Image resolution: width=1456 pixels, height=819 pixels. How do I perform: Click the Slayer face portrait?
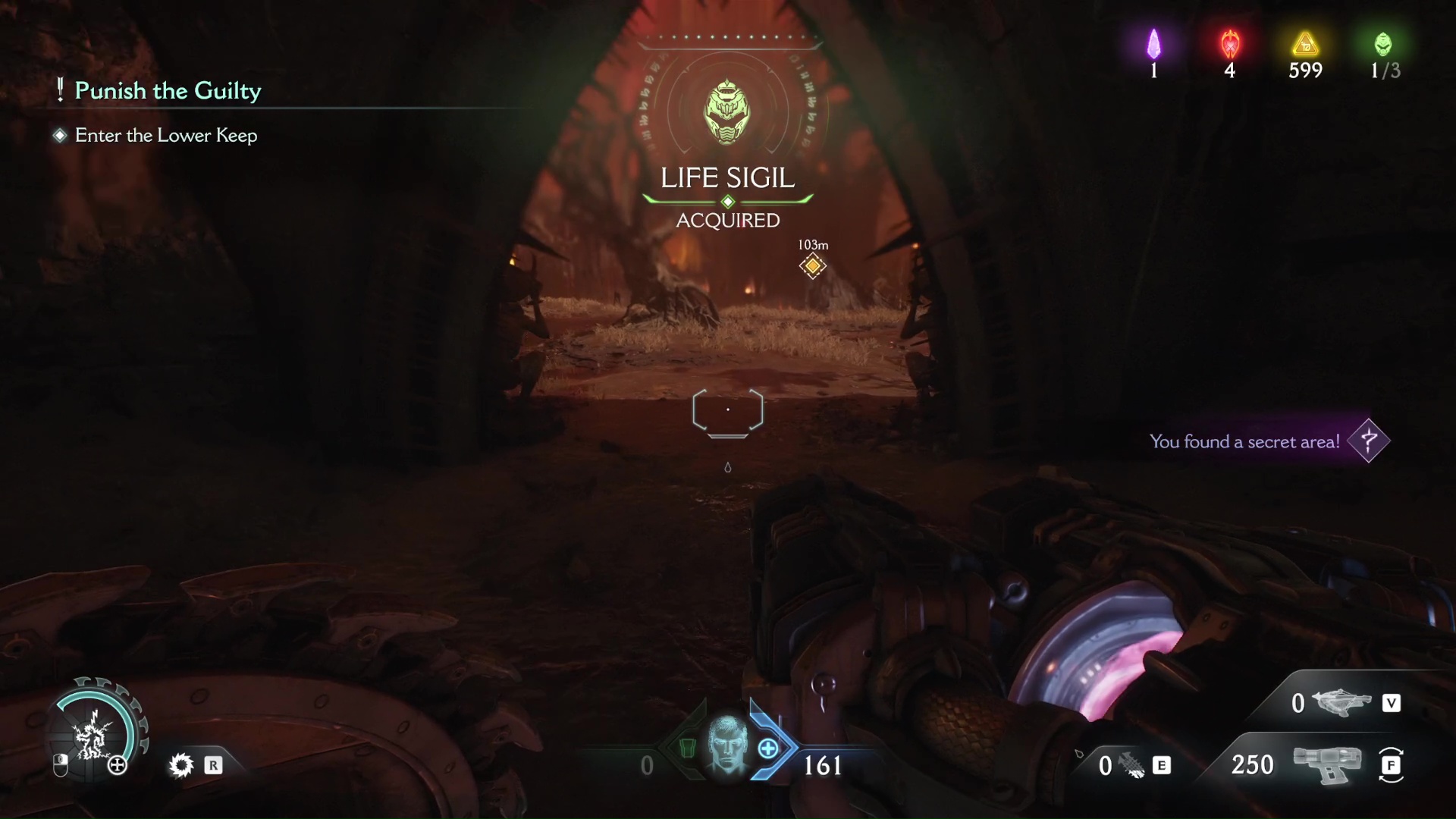726,745
